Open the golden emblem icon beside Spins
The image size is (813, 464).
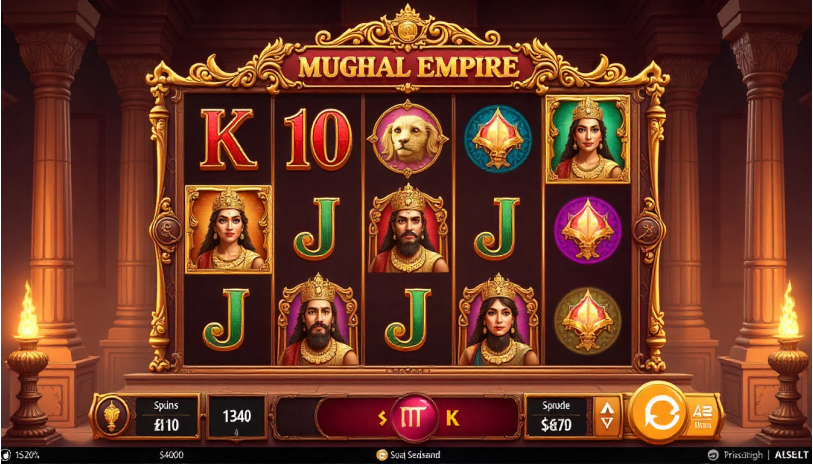coord(113,415)
